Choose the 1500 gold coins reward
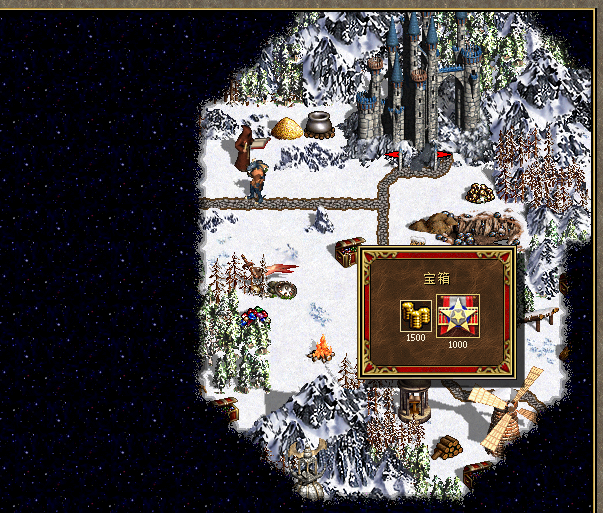Viewport: 603px width, 513px height. coord(415,314)
